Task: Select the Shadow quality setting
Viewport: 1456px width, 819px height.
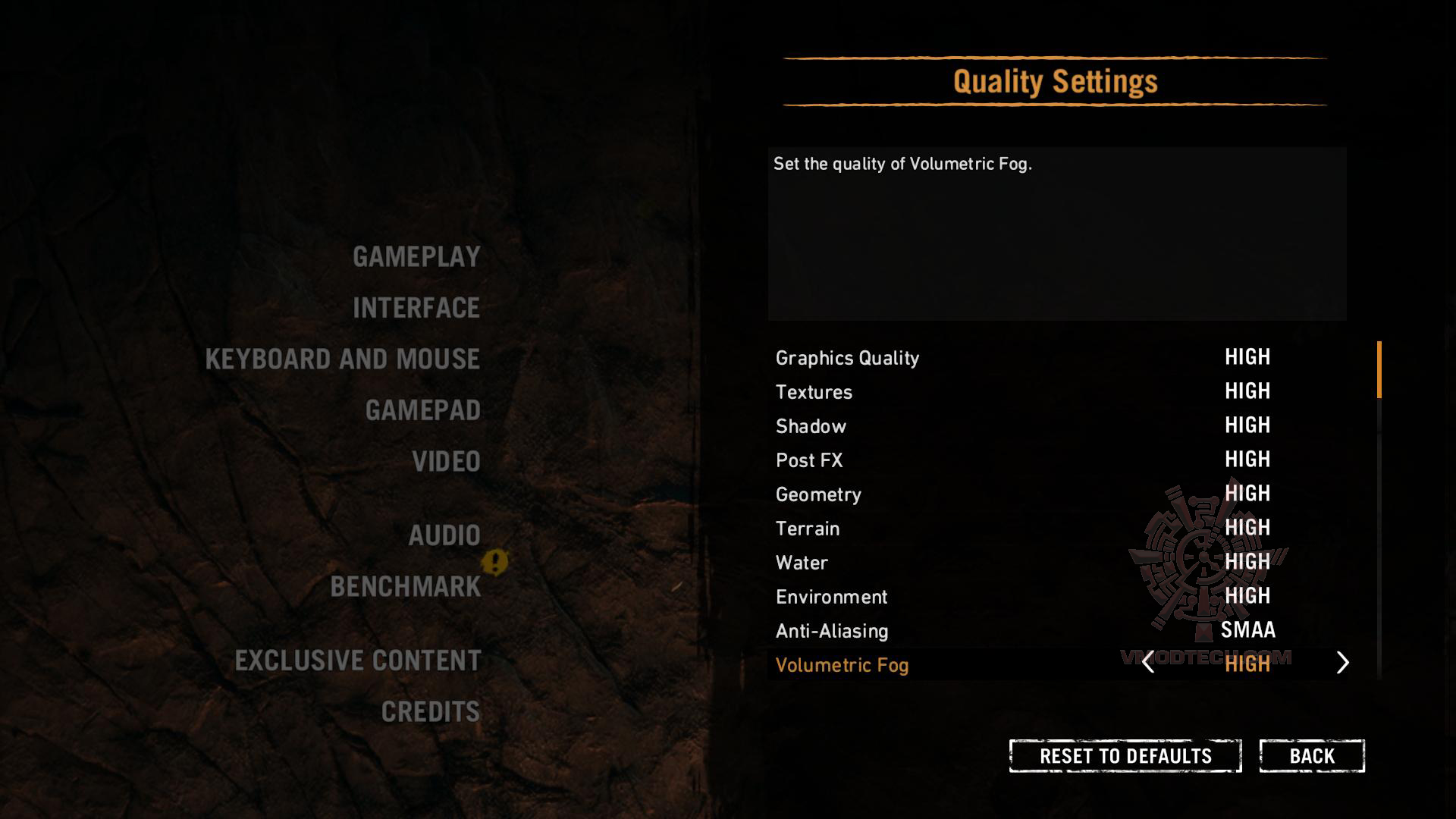Action: 811,426
